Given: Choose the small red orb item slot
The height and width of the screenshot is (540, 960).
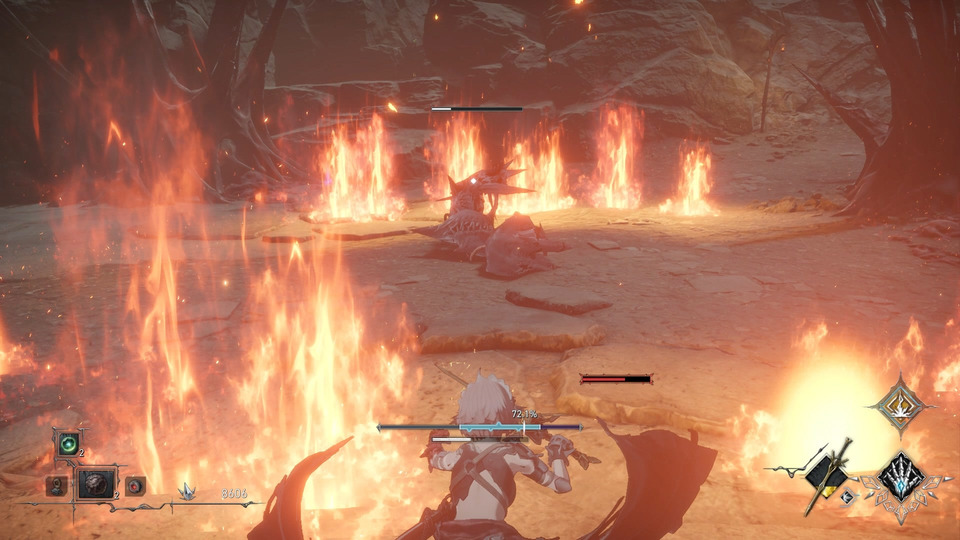Looking at the screenshot, I should point(135,486).
